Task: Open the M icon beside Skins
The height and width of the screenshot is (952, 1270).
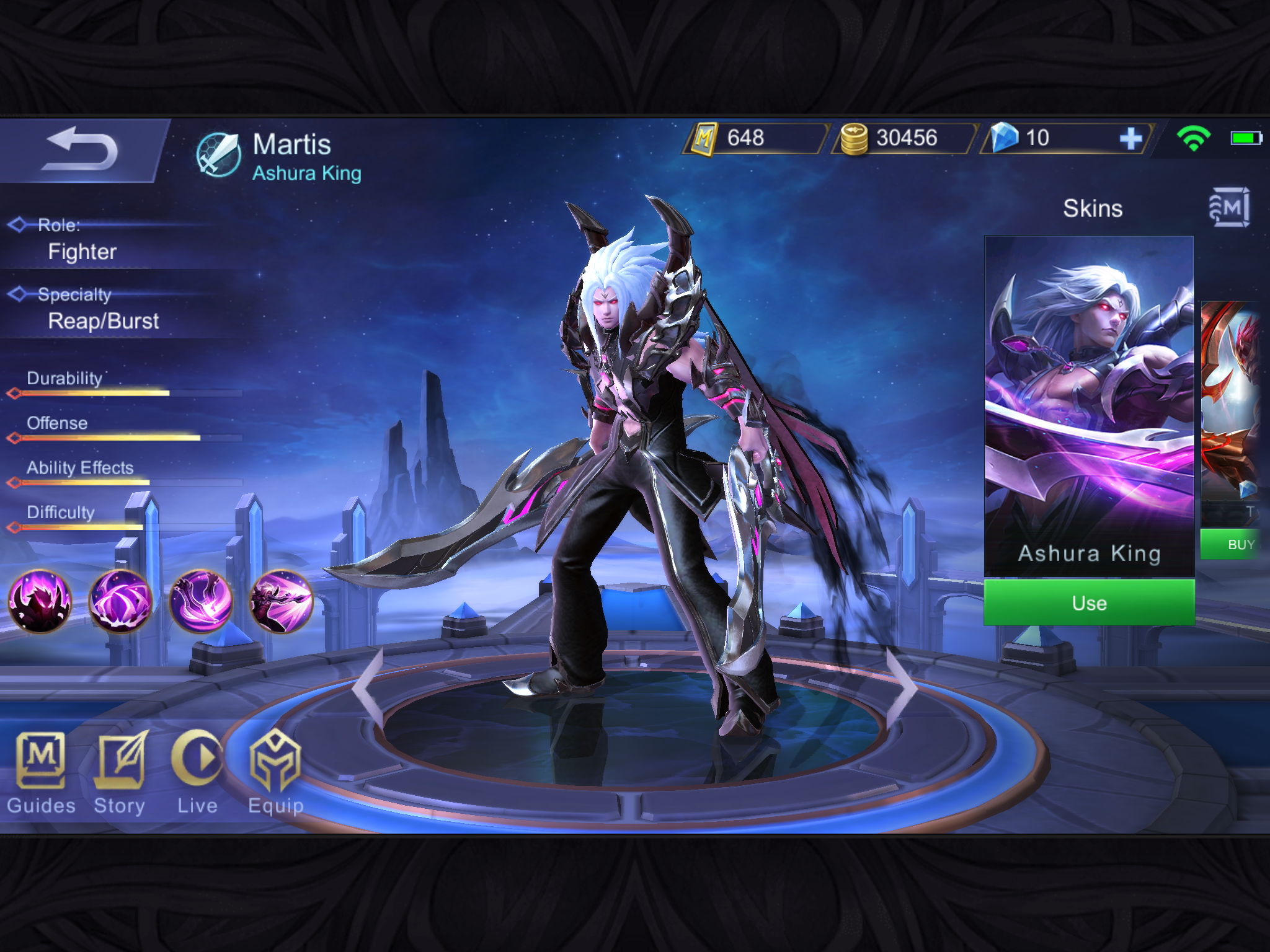Action: click(x=1228, y=208)
